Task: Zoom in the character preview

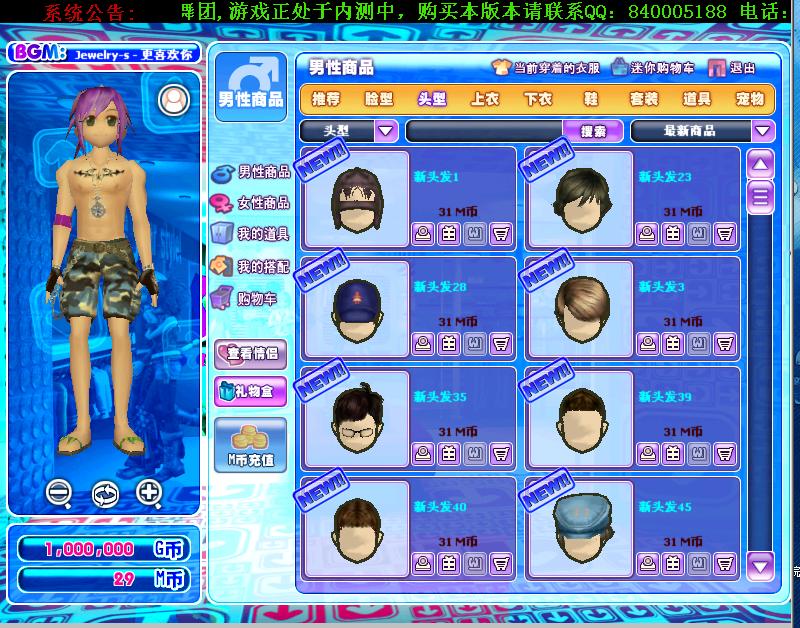Action: pyautogui.click(x=149, y=492)
